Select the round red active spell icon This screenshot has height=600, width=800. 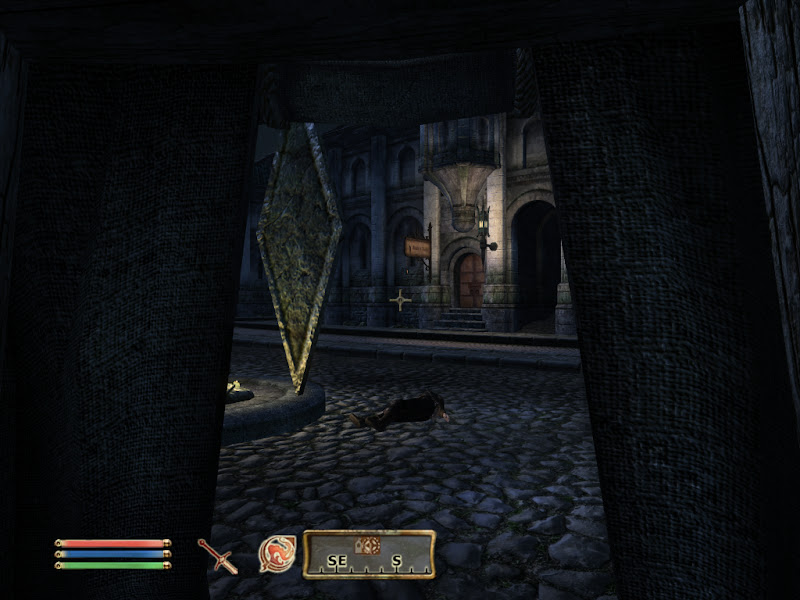[277, 554]
